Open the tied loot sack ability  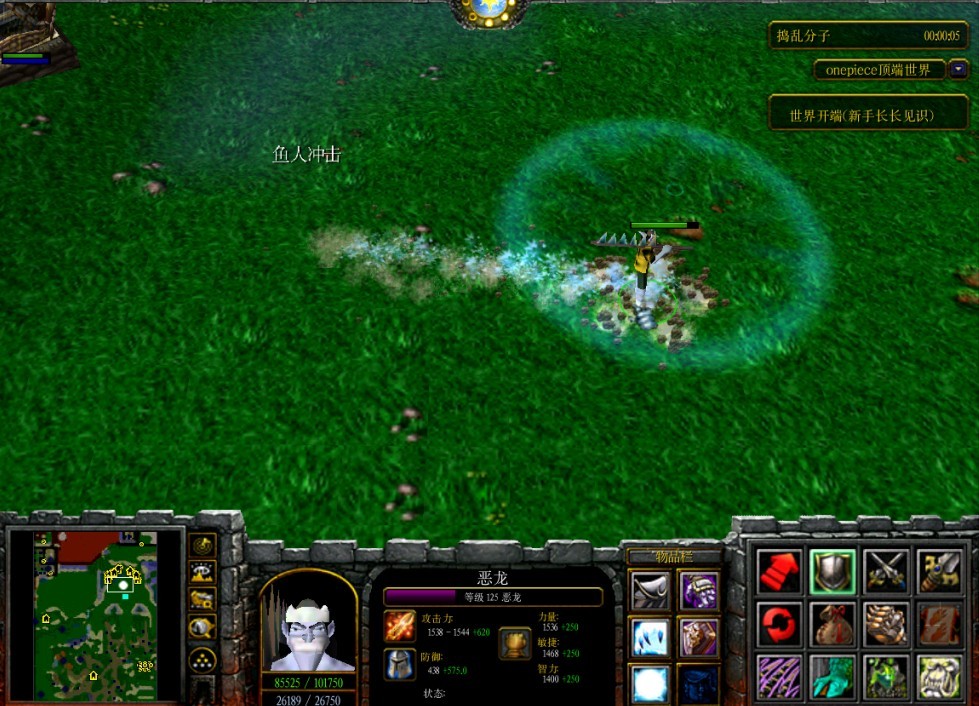click(x=832, y=624)
